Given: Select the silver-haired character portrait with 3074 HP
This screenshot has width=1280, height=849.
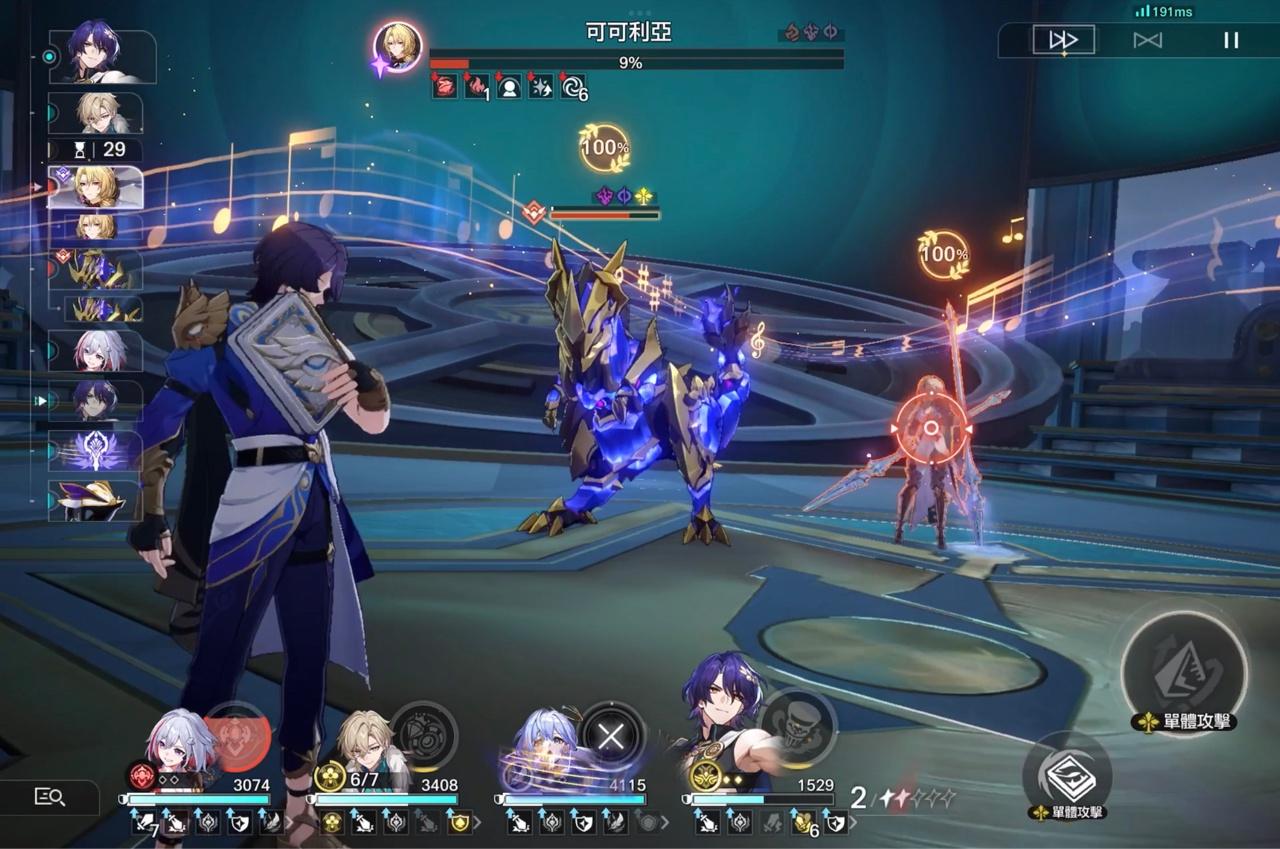Looking at the screenshot, I should point(178,752).
